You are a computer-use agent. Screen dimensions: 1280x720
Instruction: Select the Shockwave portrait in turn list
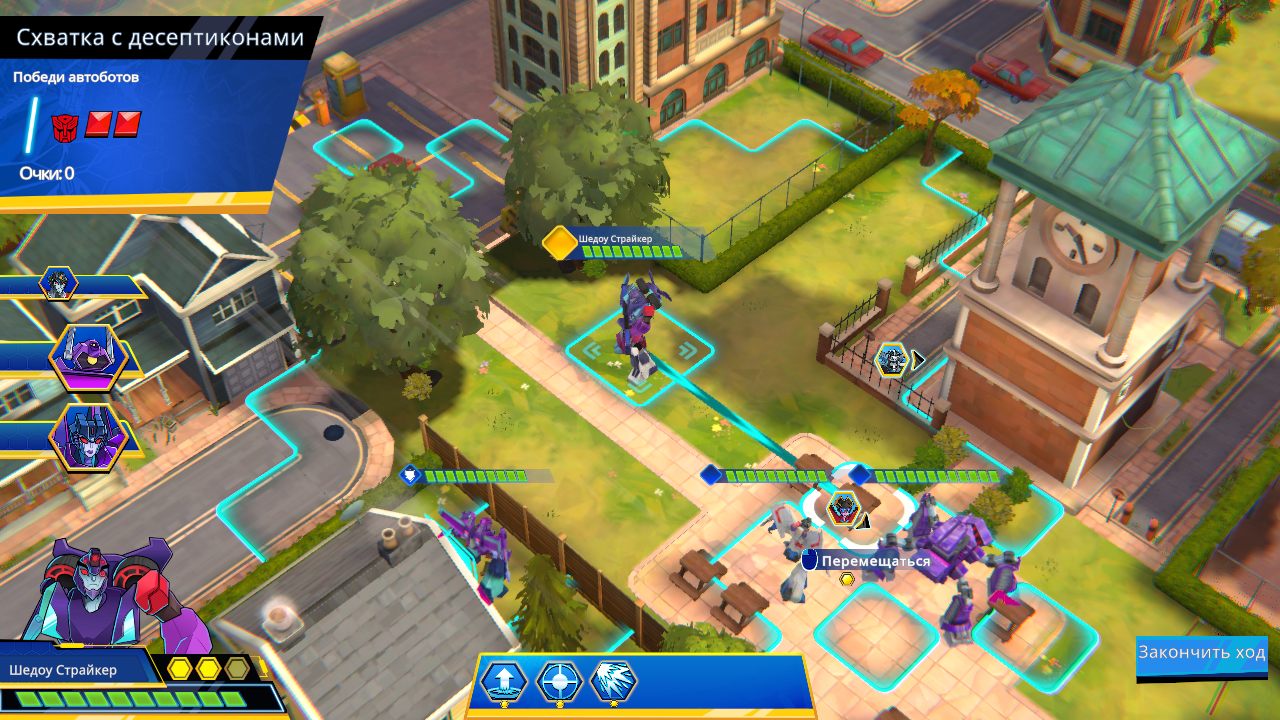click(87, 357)
